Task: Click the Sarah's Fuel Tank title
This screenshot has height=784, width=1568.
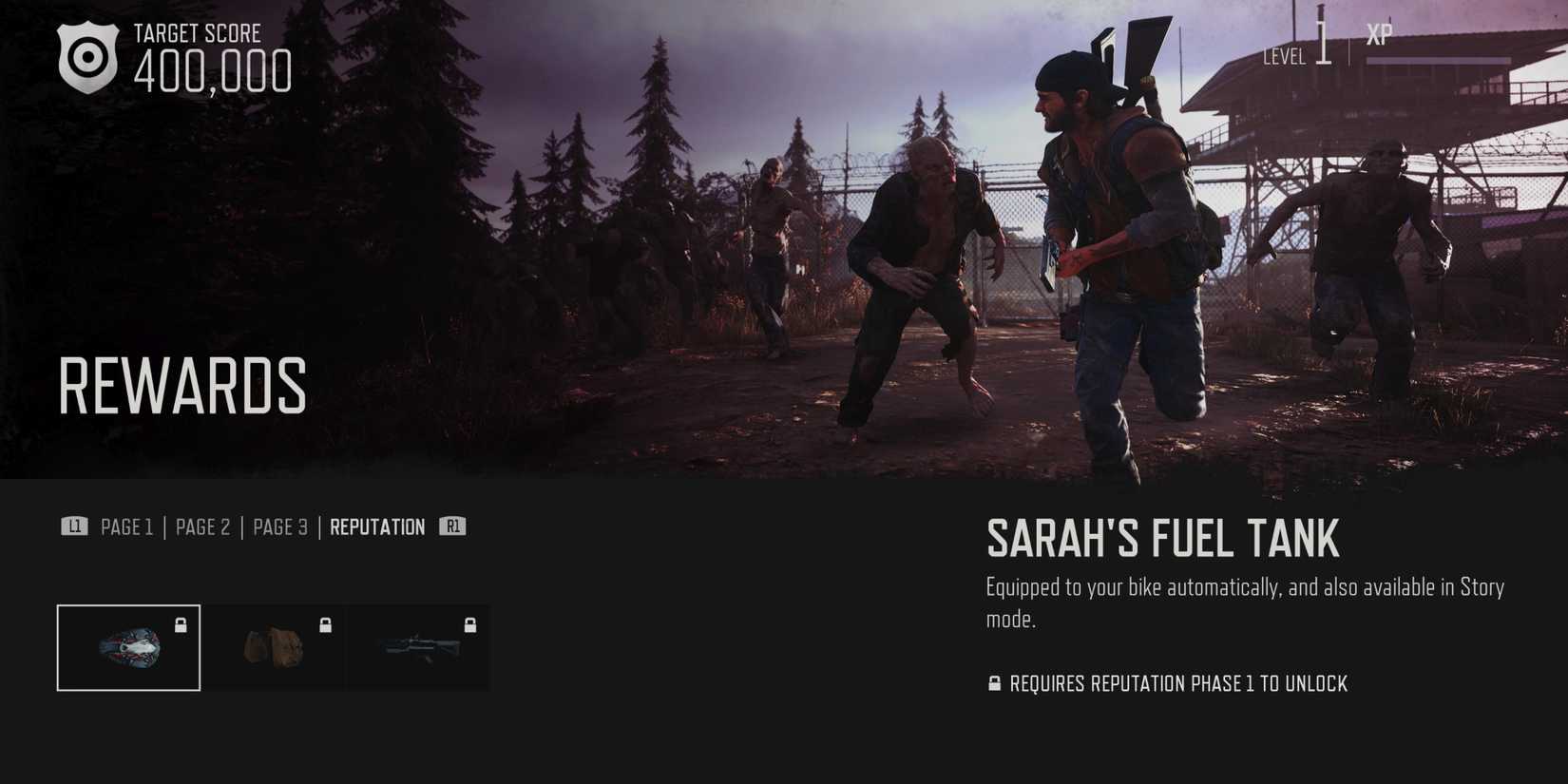Action: coord(1161,540)
